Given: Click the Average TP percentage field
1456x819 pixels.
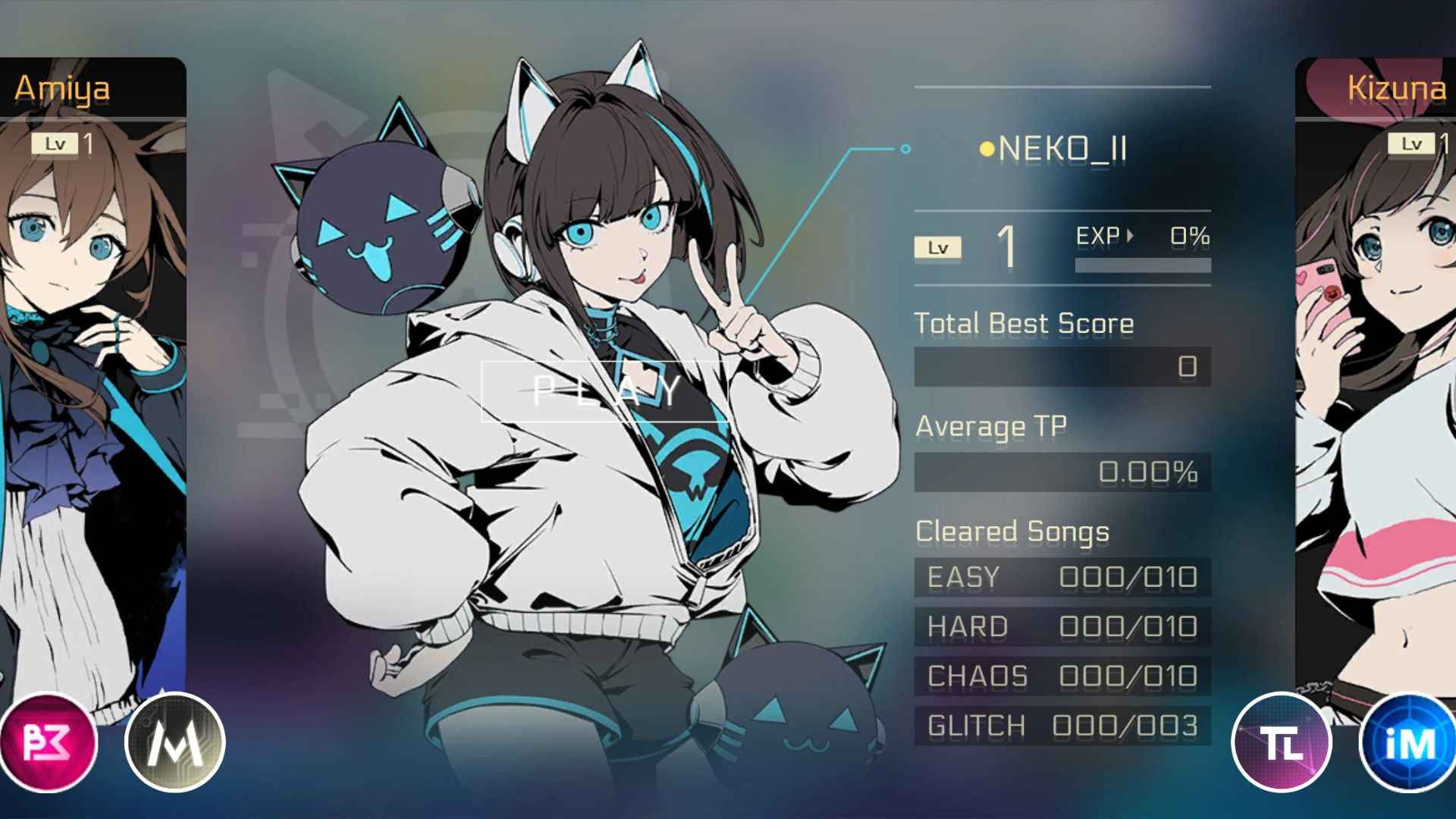Looking at the screenshot, I should coord(1062,472).
